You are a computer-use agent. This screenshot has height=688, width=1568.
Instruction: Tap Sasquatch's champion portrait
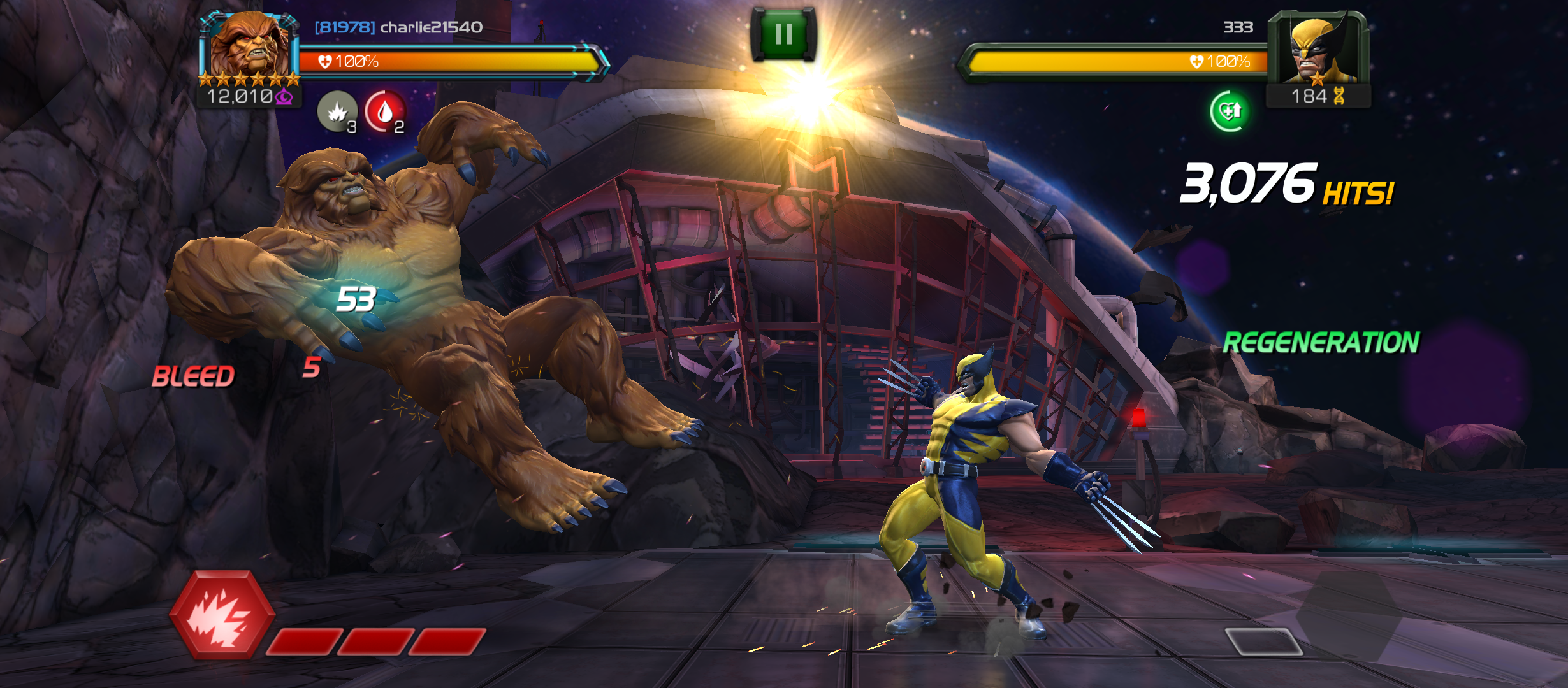click(250, 46)
